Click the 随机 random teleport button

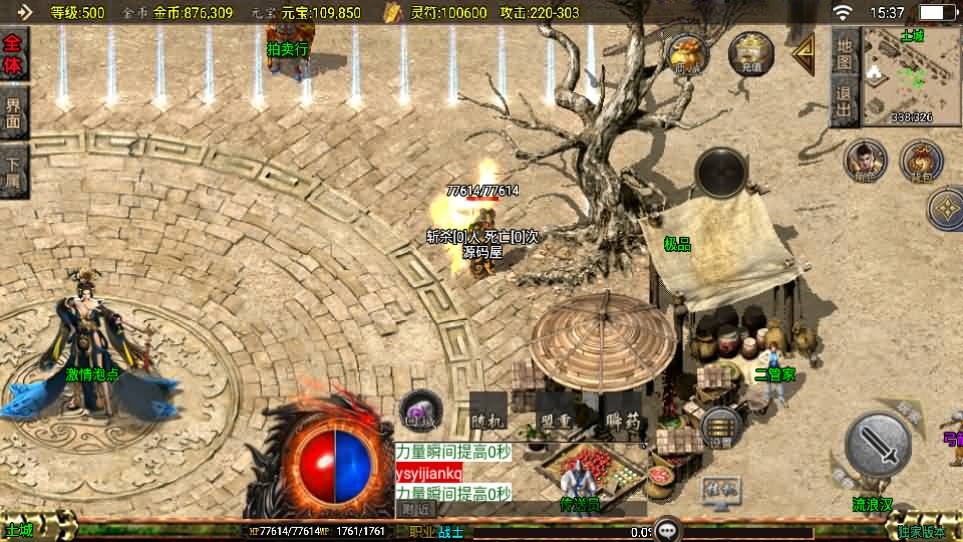coord(488,421)
